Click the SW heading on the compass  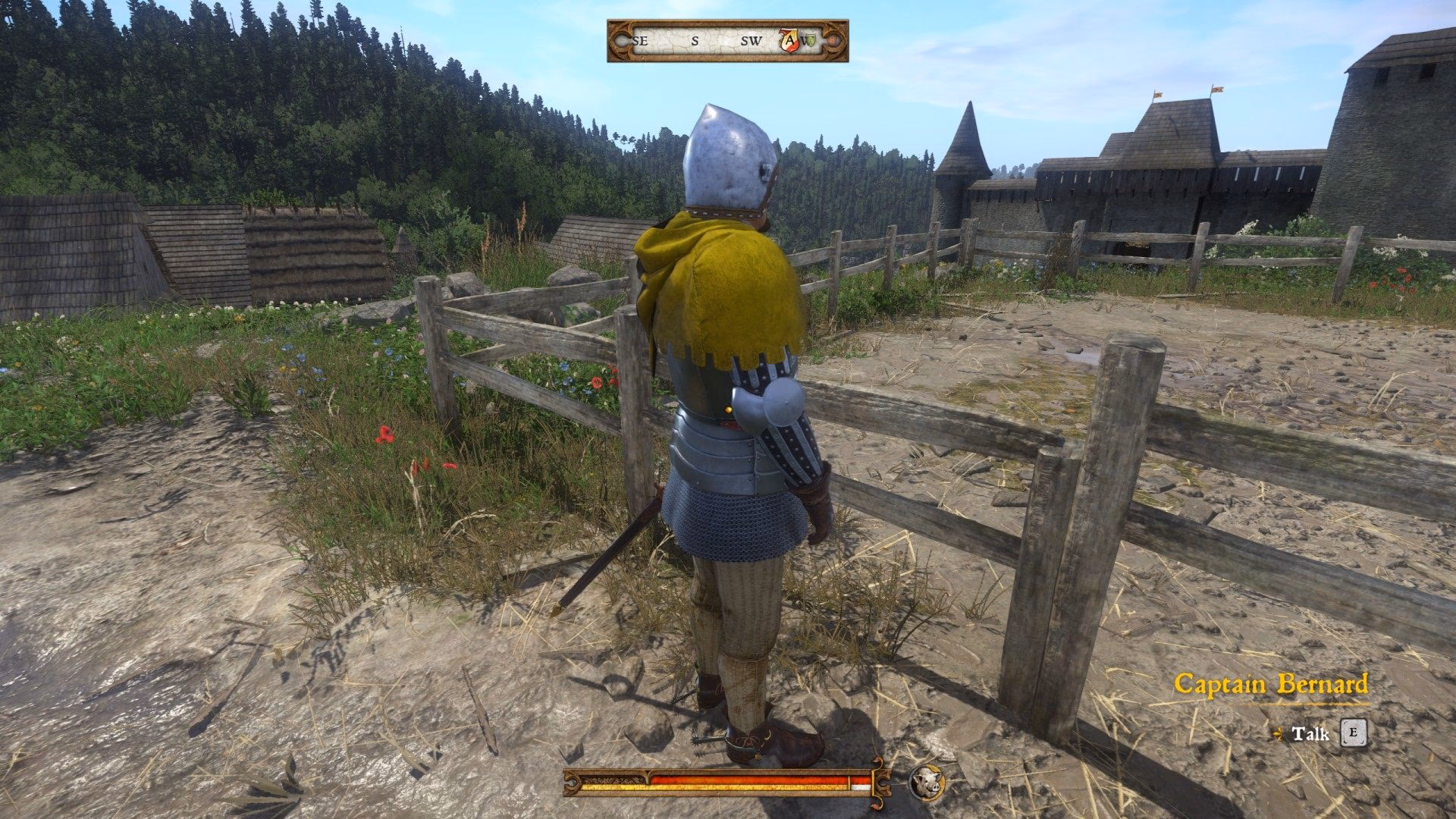click(750, 40)
